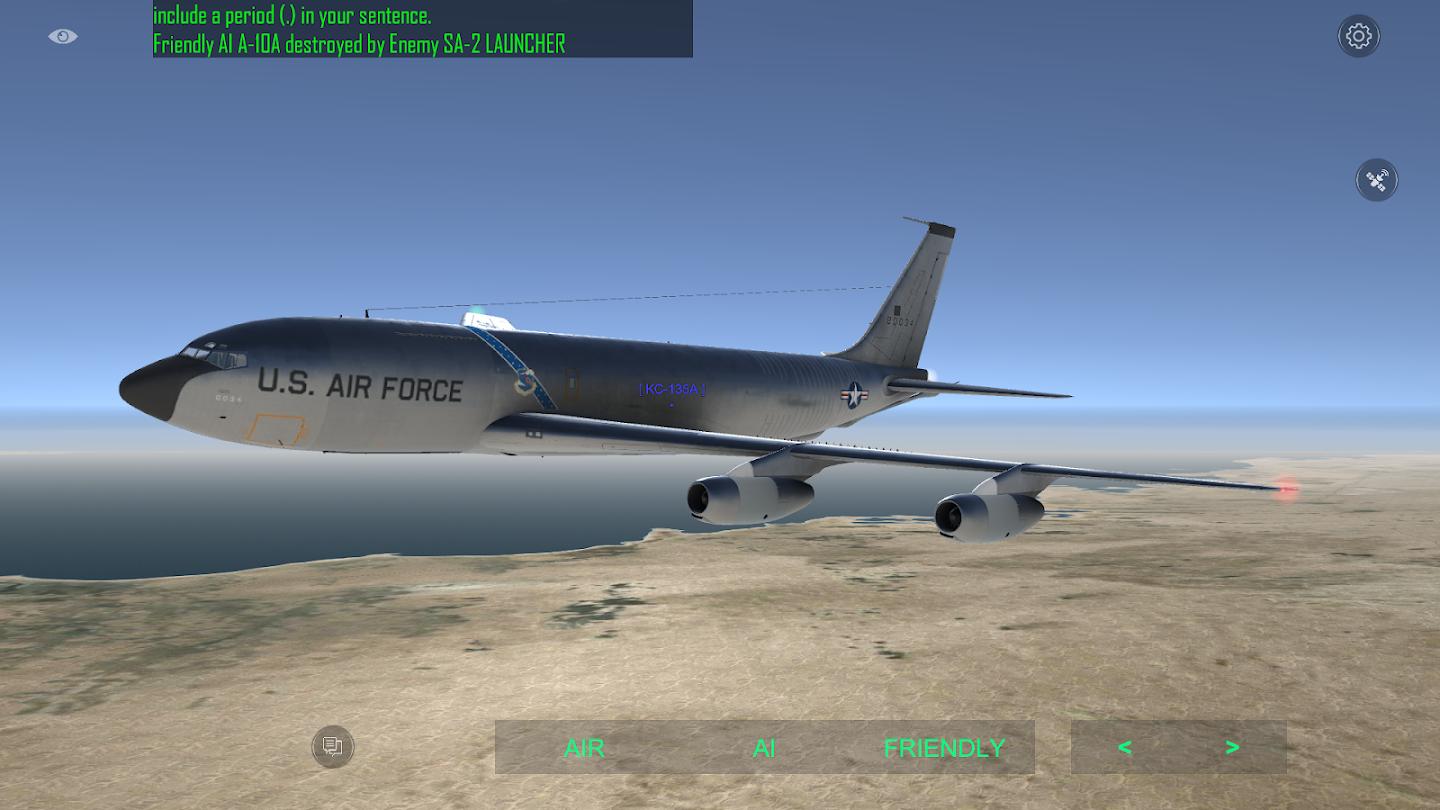The width and height of the screenshot is (1440, 810).
Task: Open the satellite view button
Action: point(1376,180)
